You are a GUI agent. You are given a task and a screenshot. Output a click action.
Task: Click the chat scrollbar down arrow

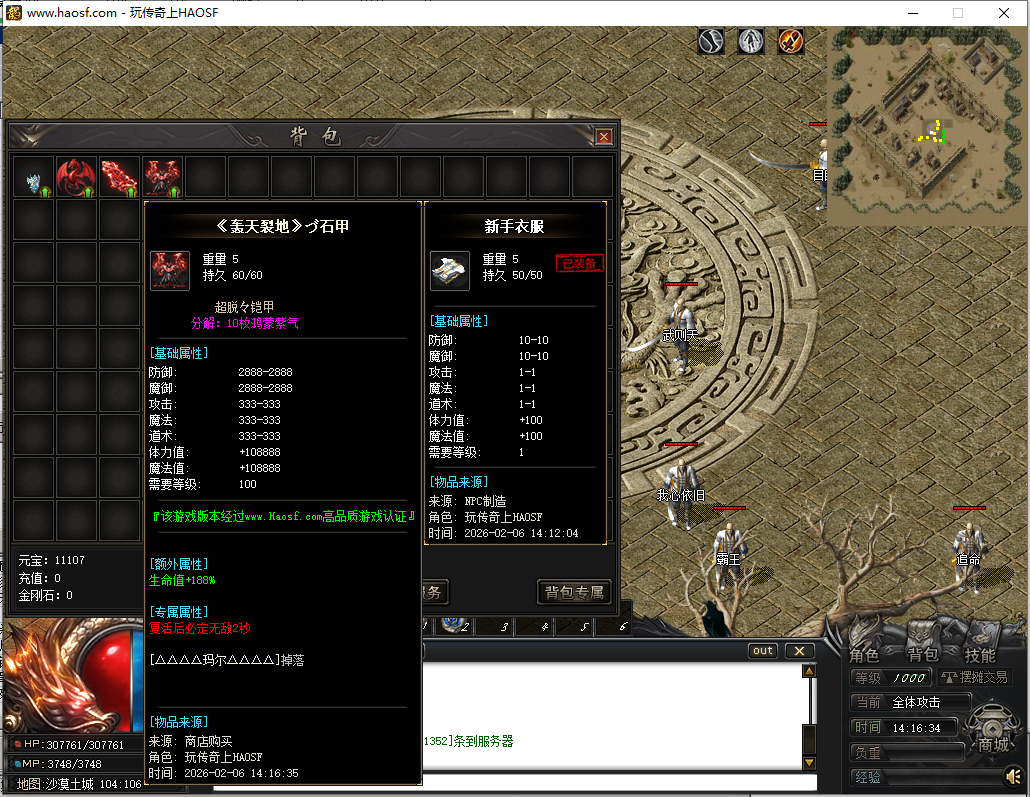[x=809, y=763]
